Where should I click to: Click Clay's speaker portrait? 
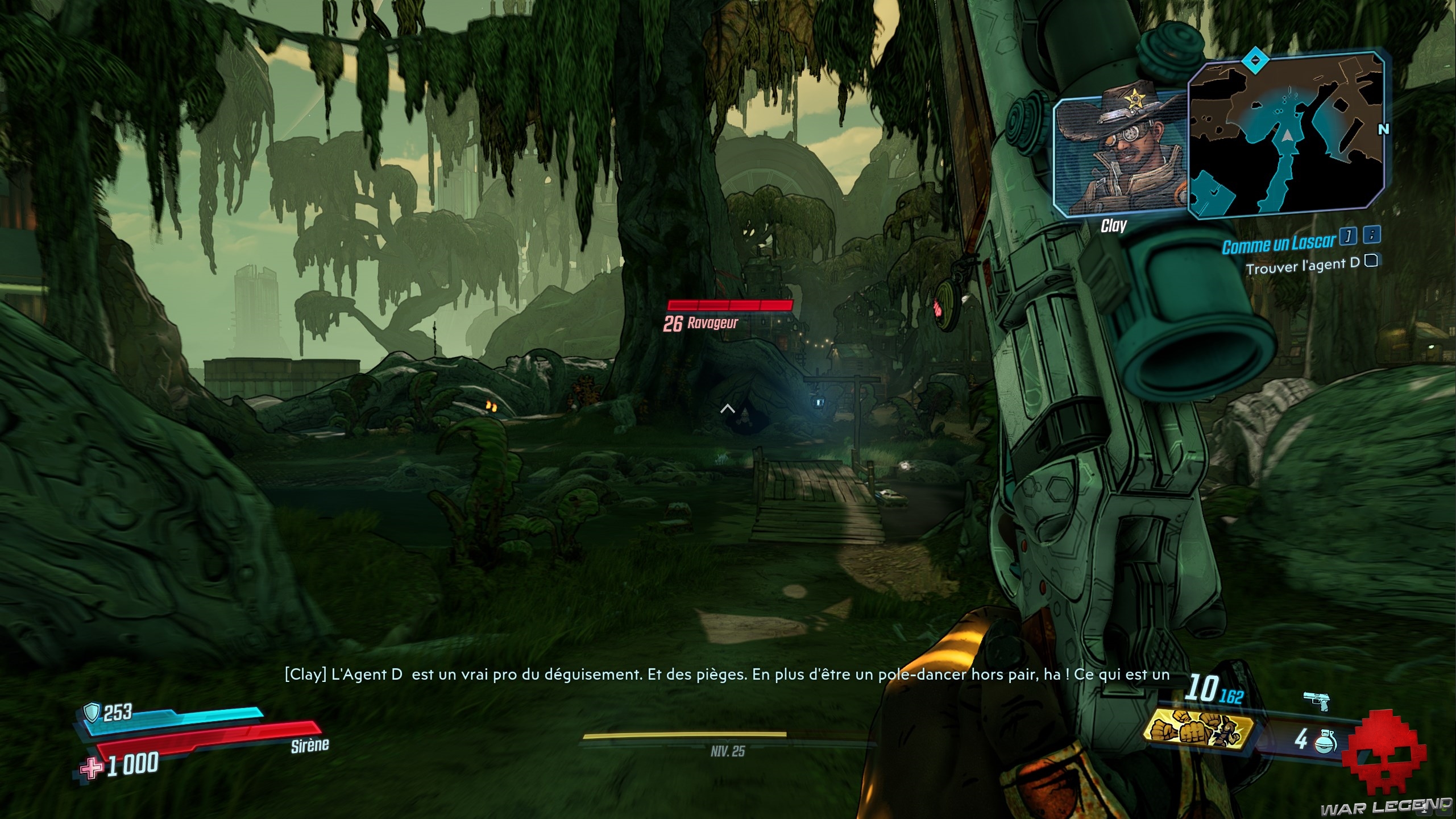tap(1119, 152)
